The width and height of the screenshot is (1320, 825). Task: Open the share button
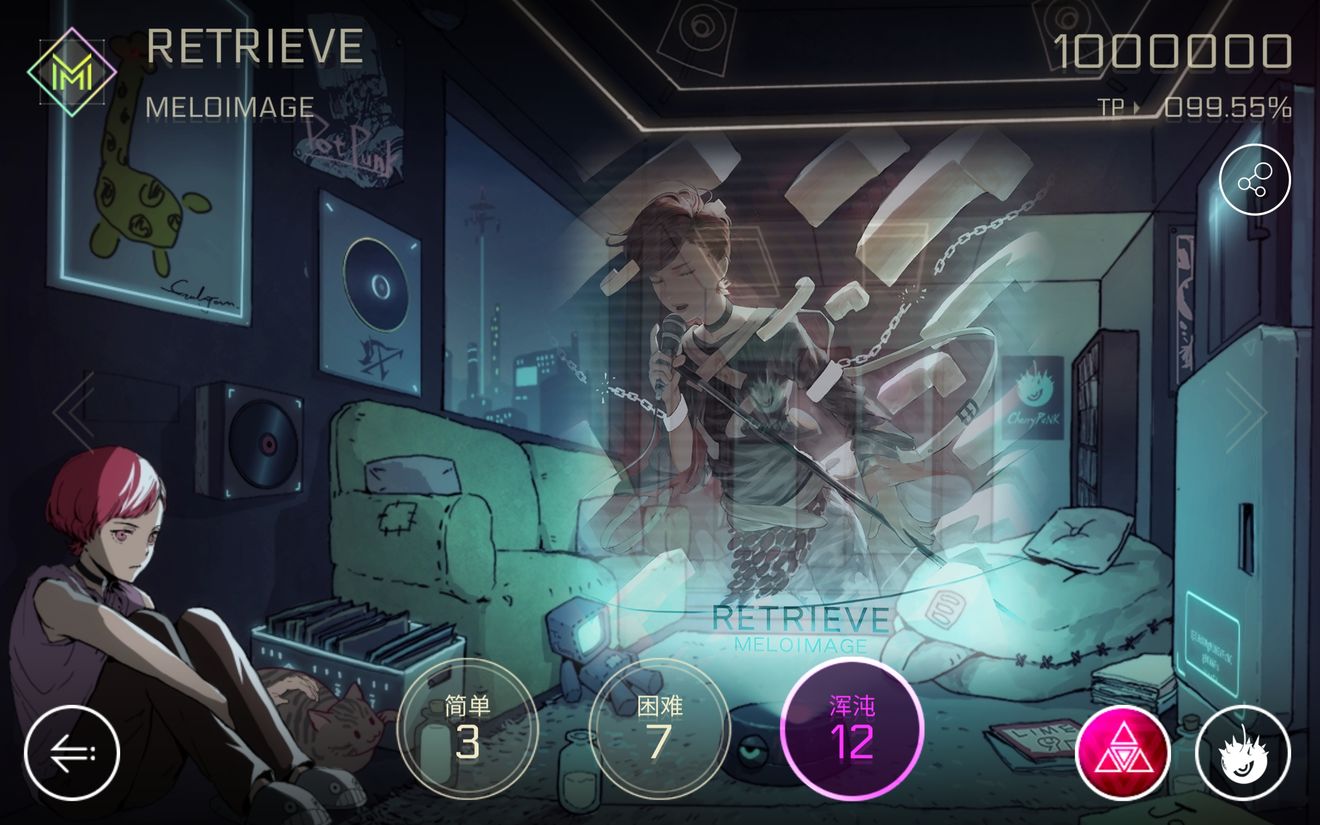point(1255,180)
